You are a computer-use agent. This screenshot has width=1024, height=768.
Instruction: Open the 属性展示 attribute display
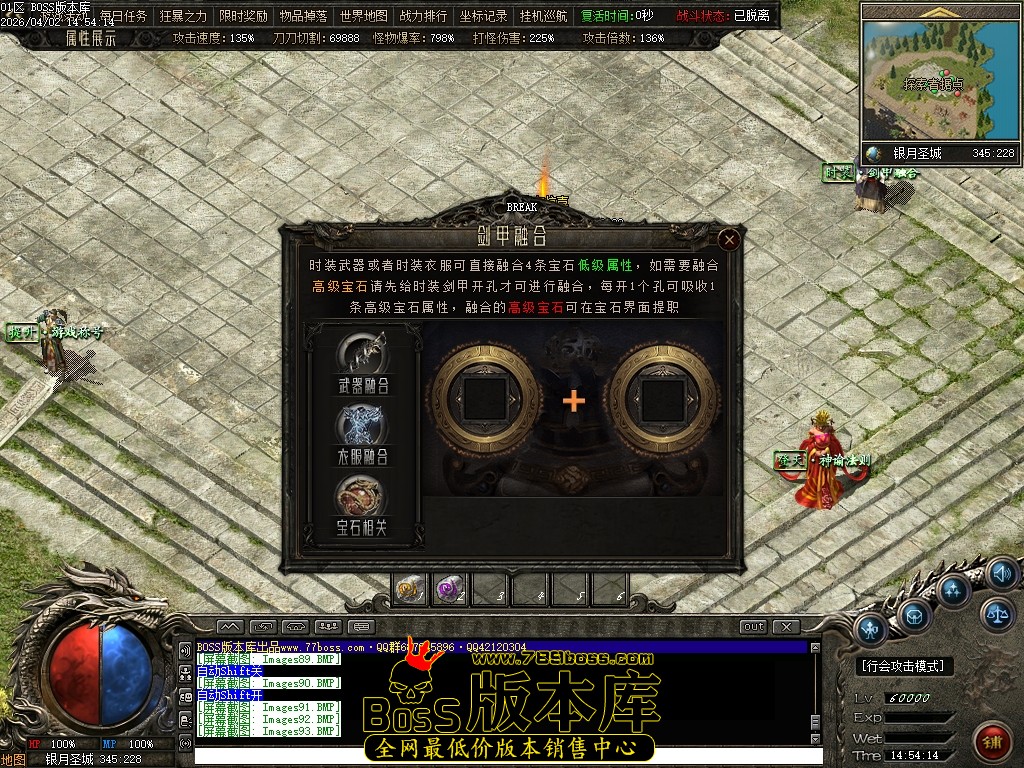click(x=90, y=38)
